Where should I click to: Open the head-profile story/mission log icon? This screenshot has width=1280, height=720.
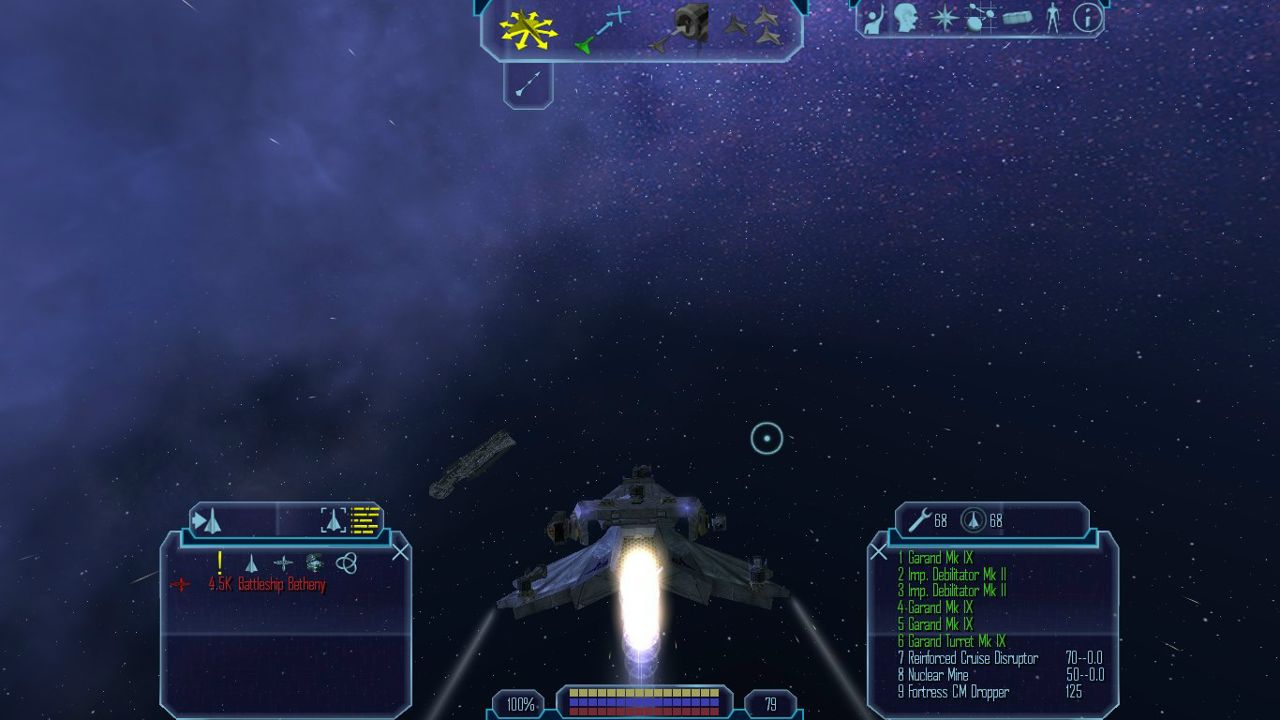click(x=907, y=18)
